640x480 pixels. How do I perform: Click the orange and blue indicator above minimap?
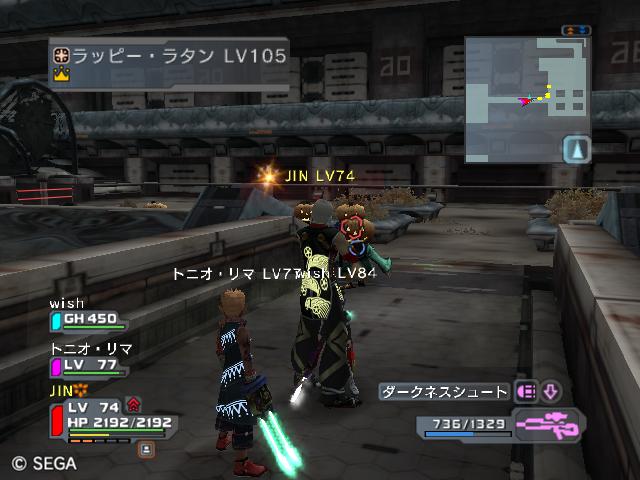575,31
